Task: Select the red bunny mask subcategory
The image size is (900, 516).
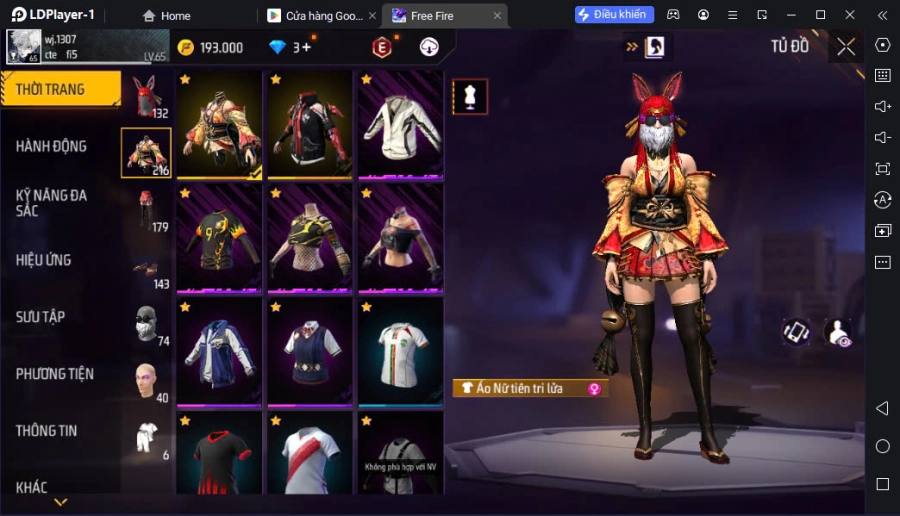Action: (148, 97)
